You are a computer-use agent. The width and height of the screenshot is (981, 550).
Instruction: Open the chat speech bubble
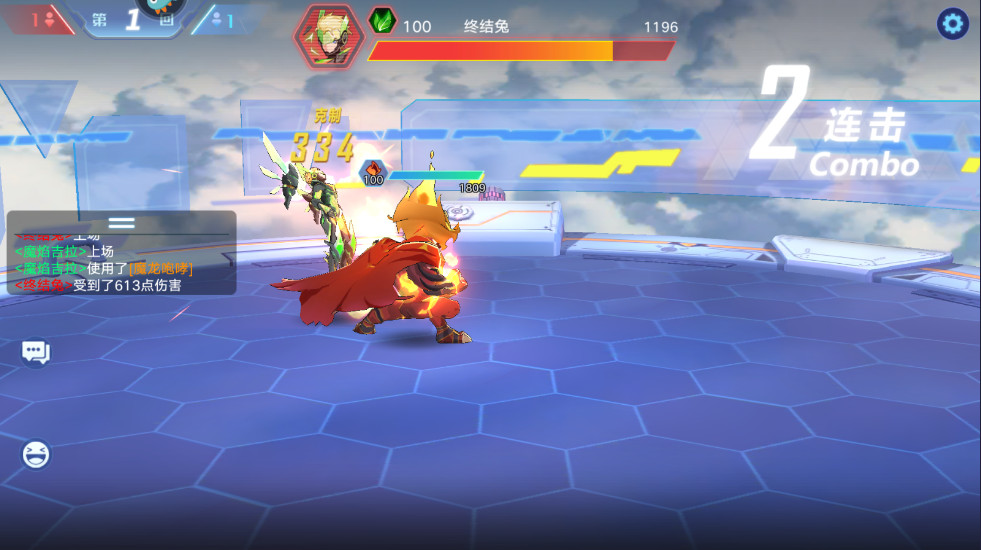pyautogui.click(x=36, y=351)
